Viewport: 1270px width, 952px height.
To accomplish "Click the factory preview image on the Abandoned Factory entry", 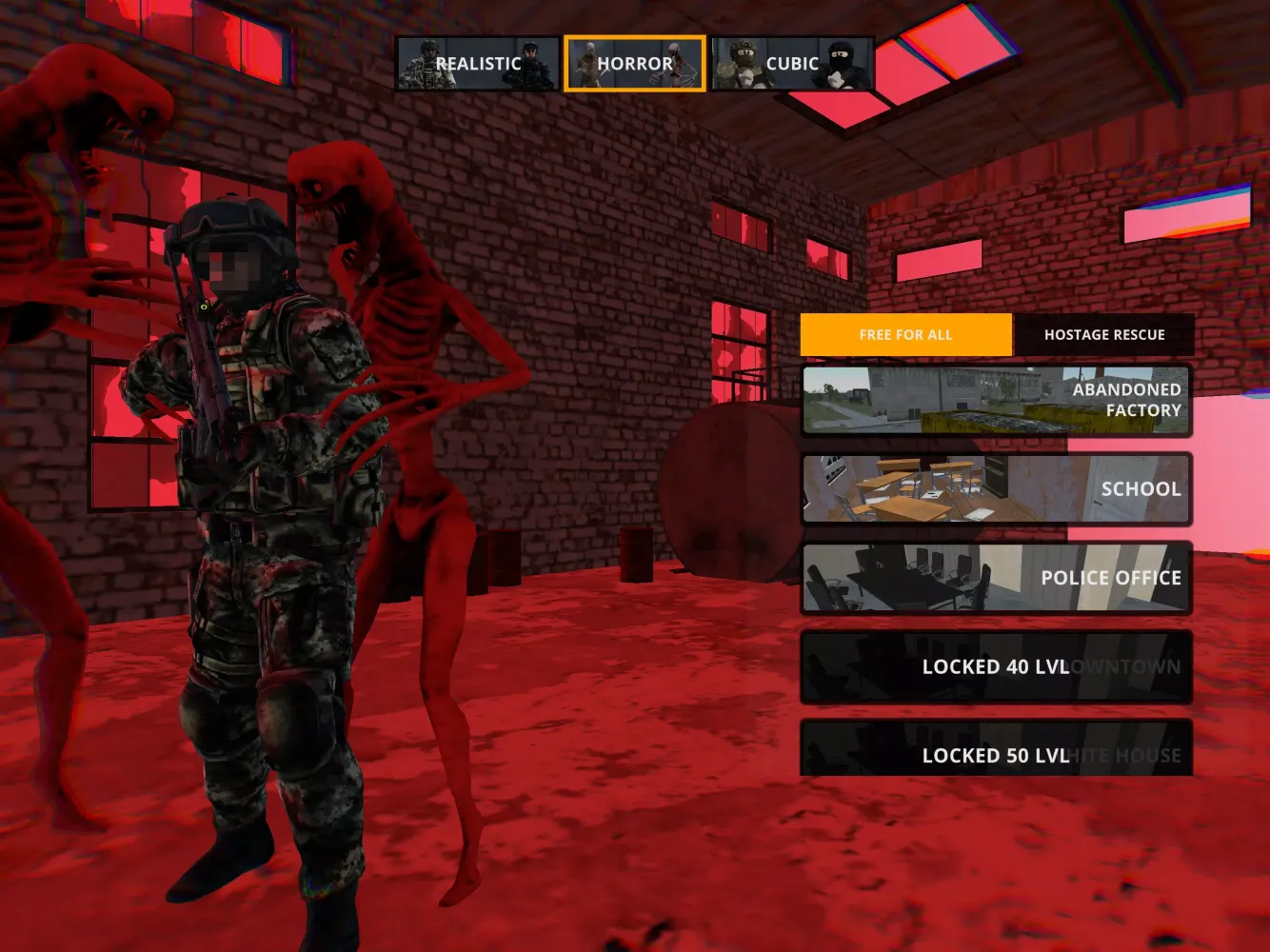I will 914,400.
